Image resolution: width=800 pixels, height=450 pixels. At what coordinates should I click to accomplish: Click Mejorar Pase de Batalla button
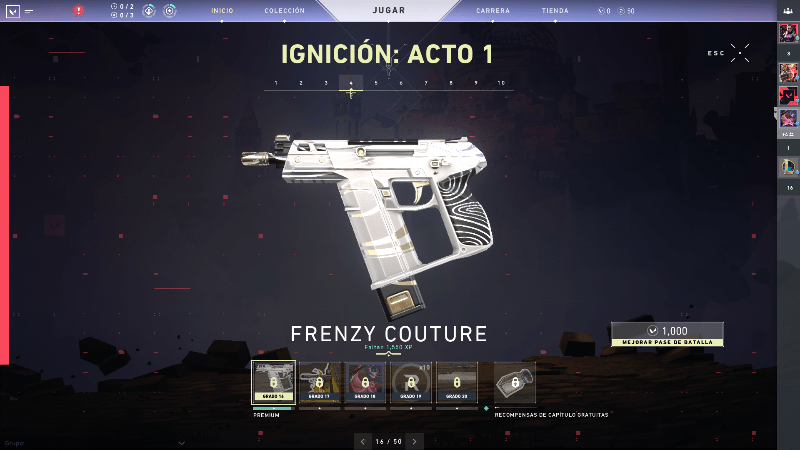click(x=667, y=334)
